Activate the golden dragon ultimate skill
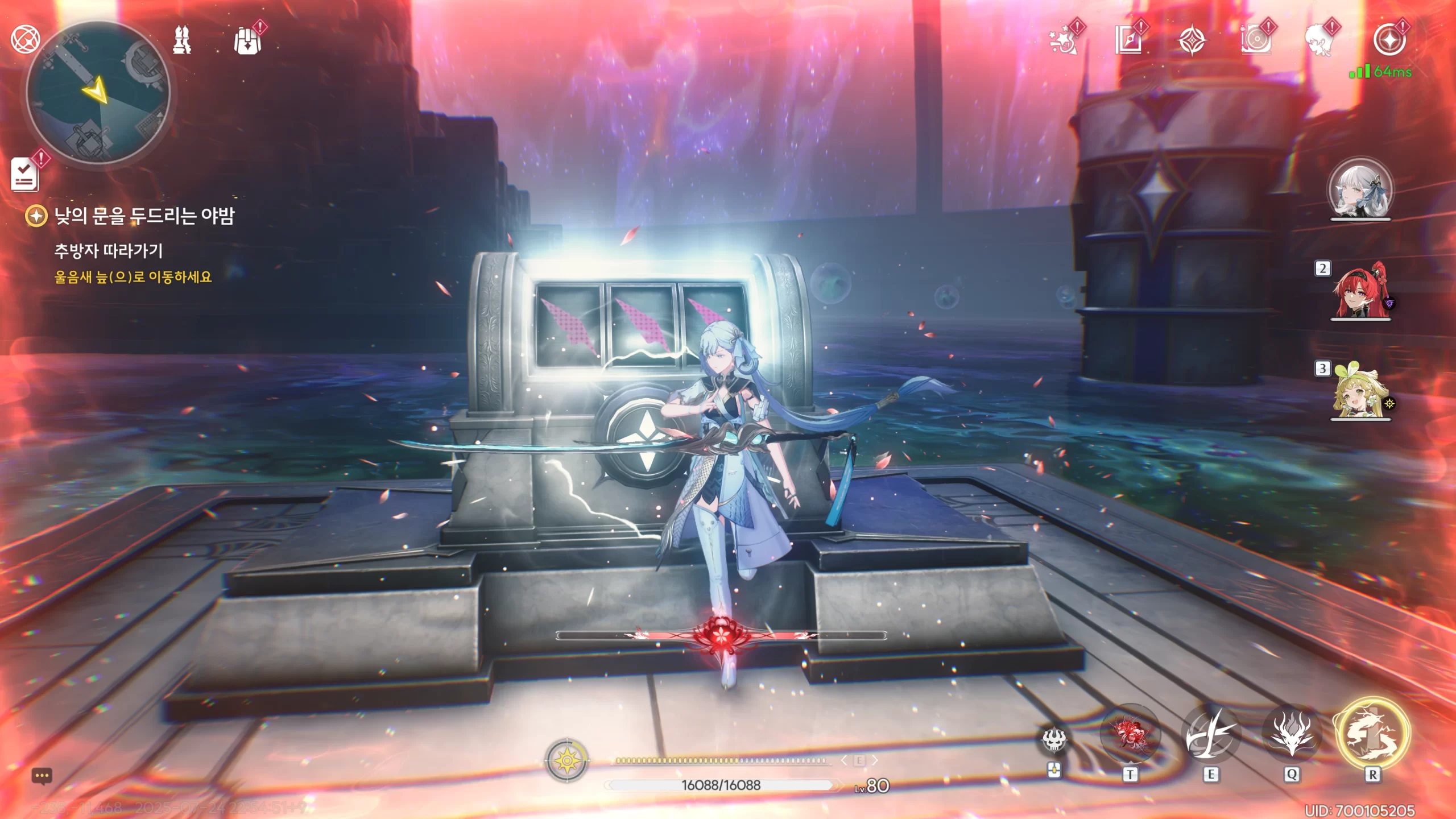Viewport: 1456px width, 819px height. pos(1372,734)
